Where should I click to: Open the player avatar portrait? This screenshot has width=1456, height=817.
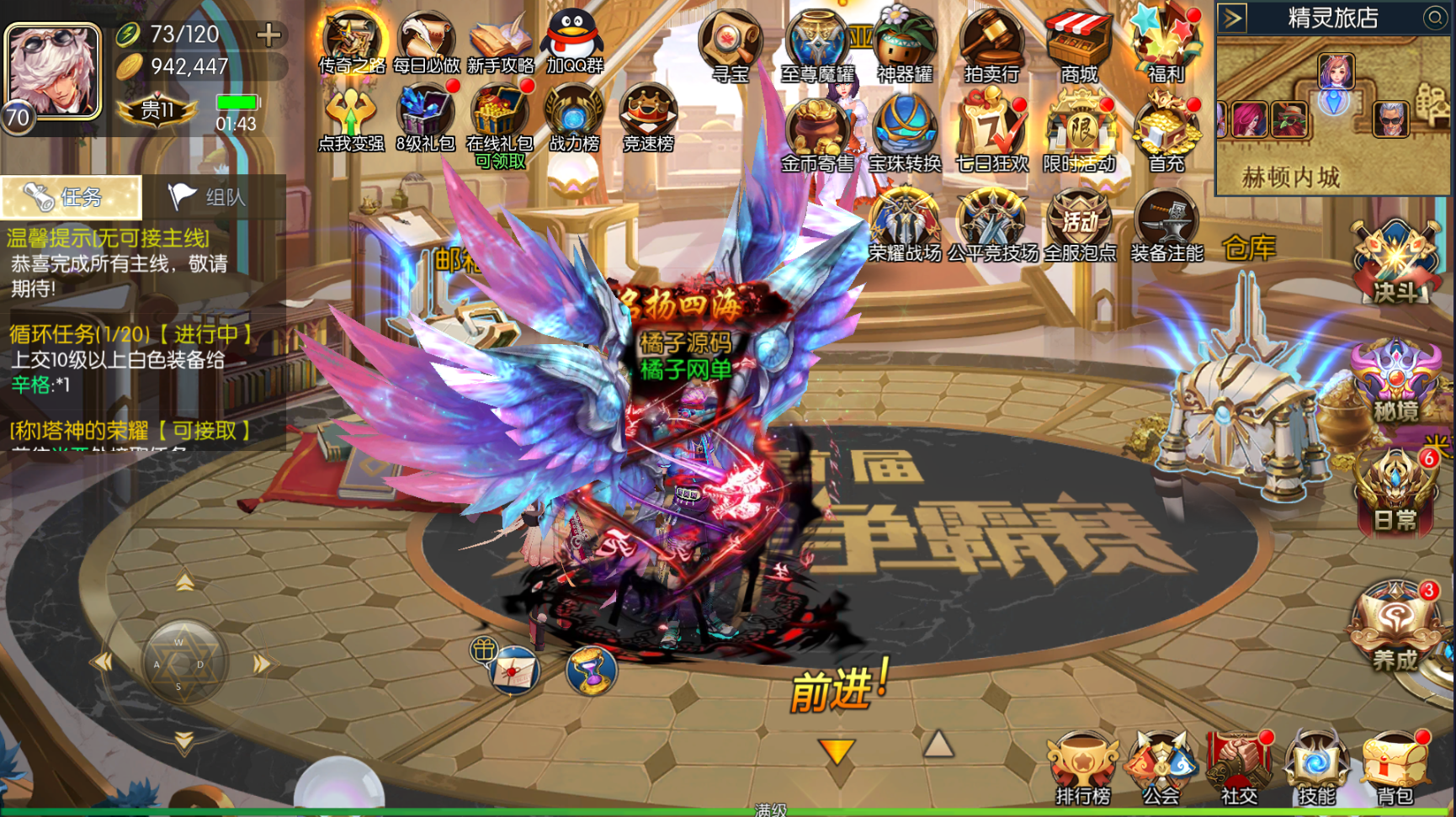(x=53, y=71)
